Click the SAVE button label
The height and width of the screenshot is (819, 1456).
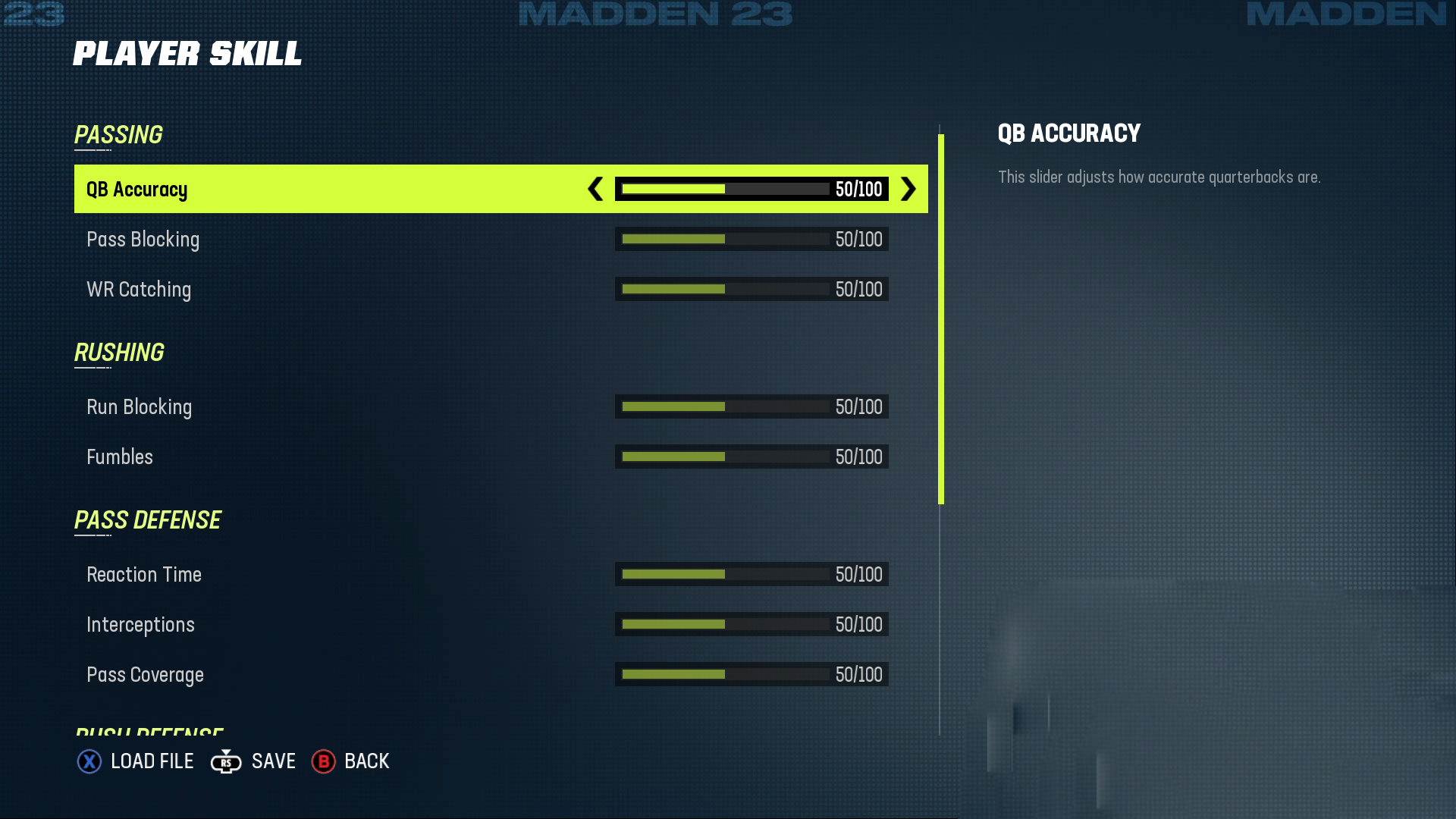click(273, 761)
